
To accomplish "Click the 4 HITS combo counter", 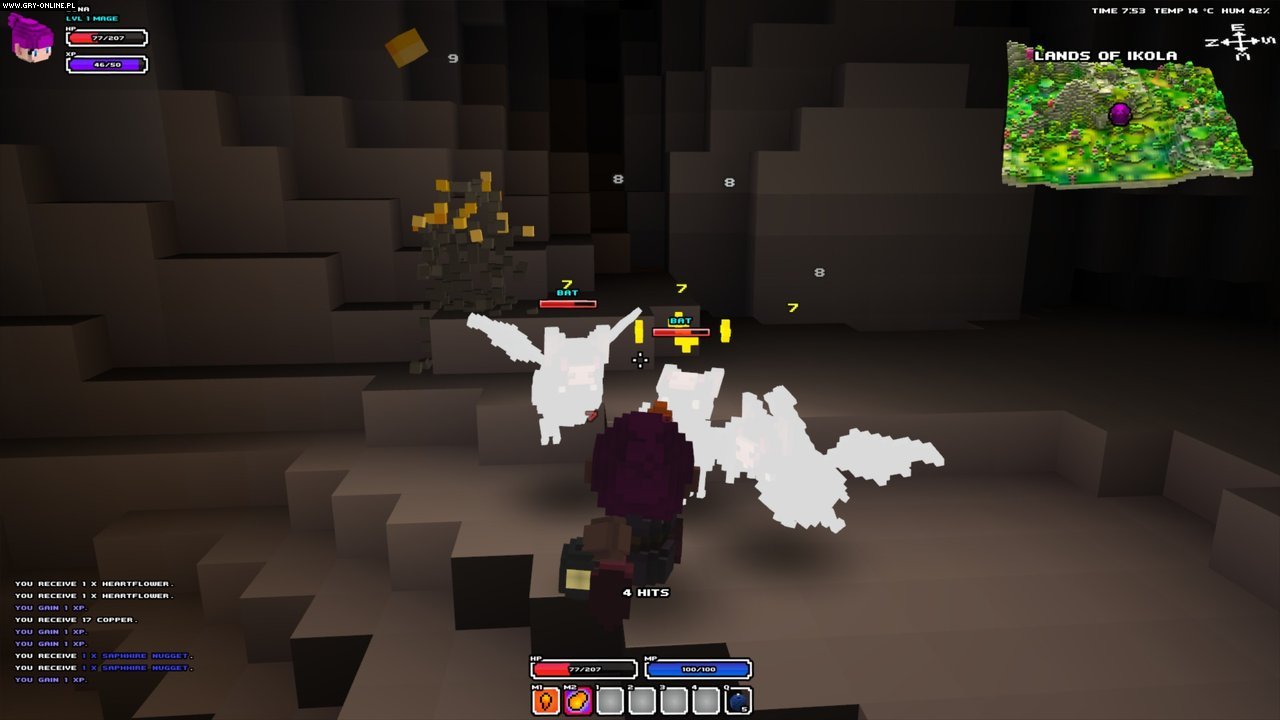I will click(645, 592).
